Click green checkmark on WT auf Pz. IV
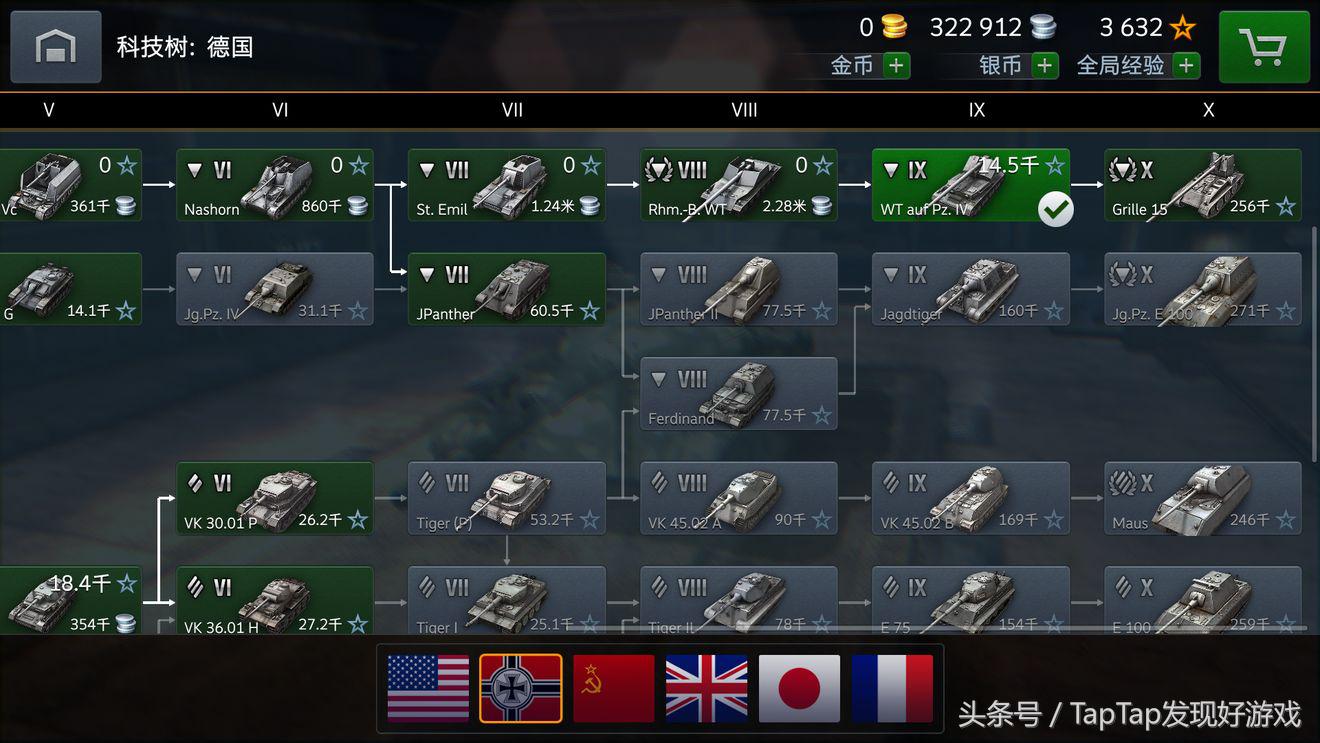Screen dimensions: 1320x743 (1056, 210)
